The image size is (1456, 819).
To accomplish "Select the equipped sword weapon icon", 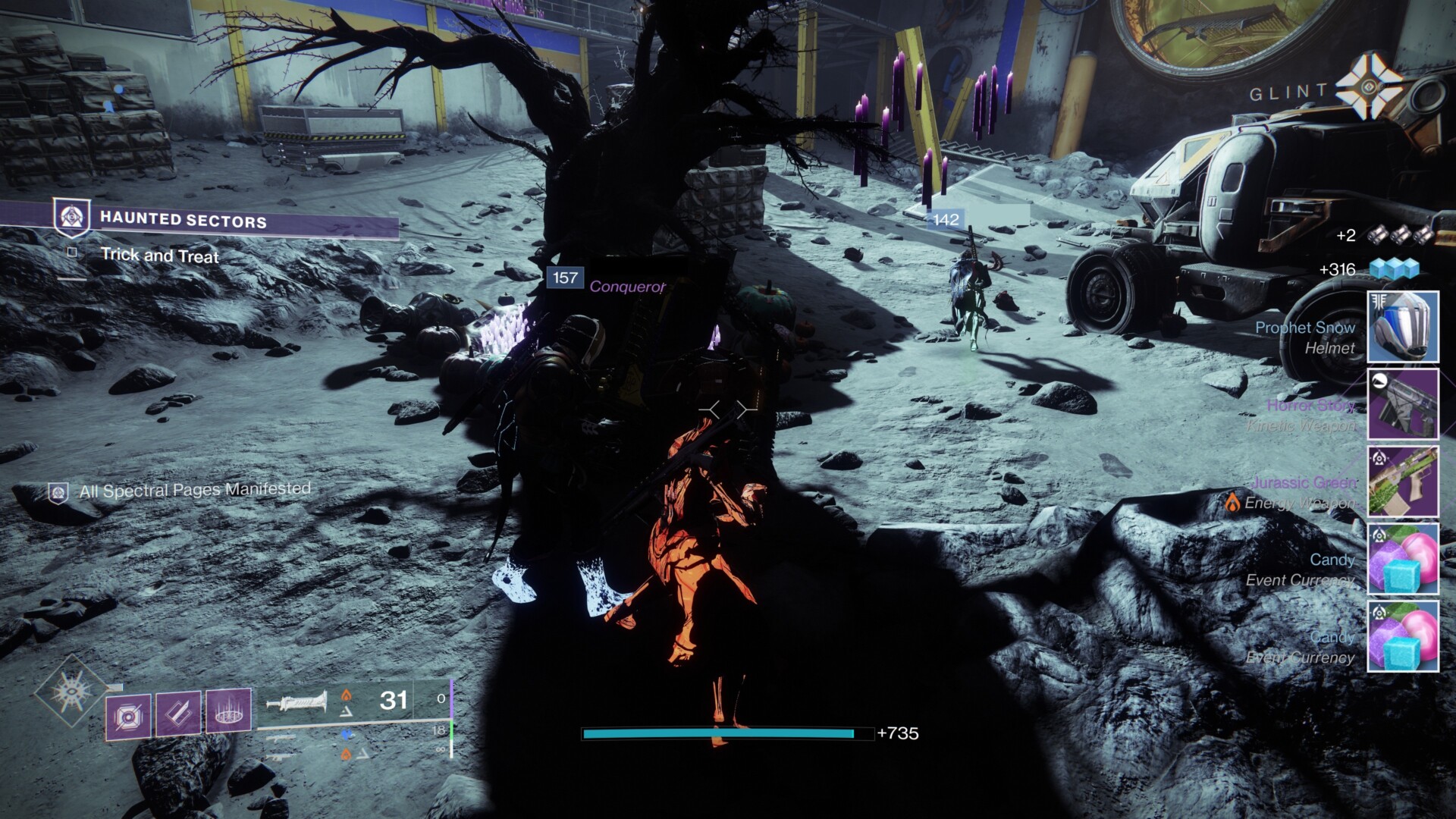I will click(297, 703).
